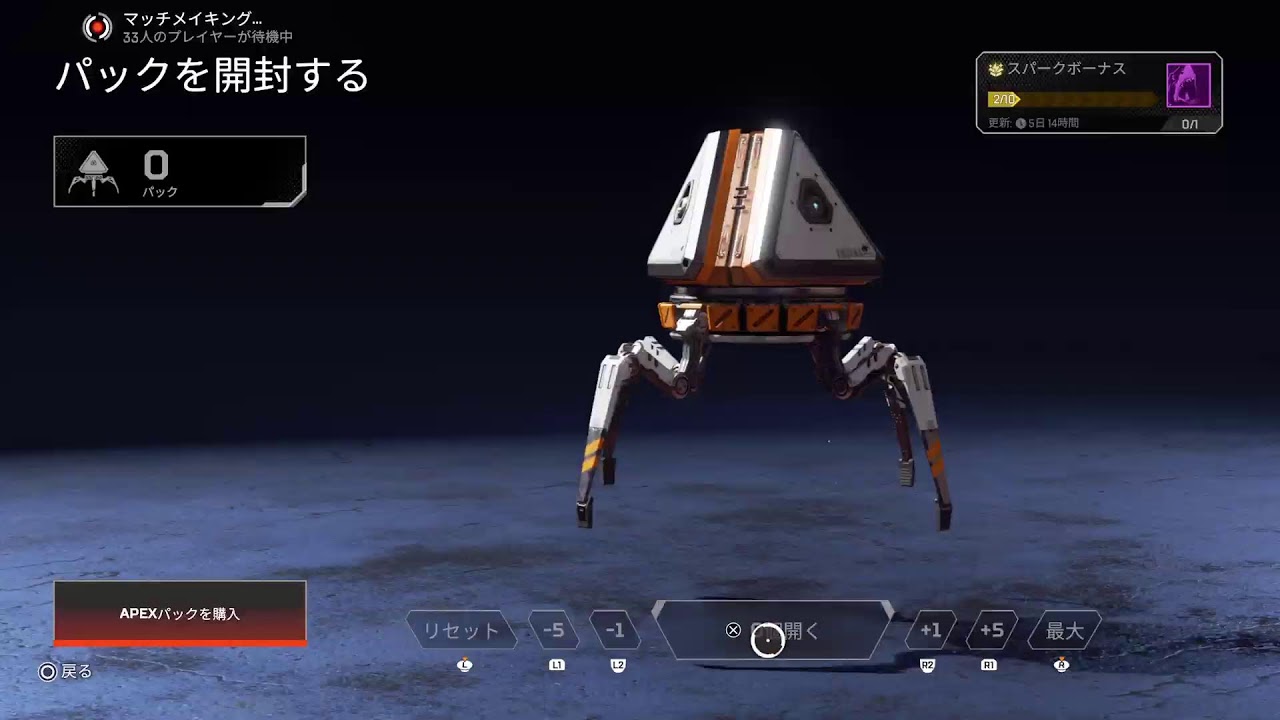Click the Spark Bonus star icon
The width and height of the screenshot is (1280, 720).
pos(994,69)
